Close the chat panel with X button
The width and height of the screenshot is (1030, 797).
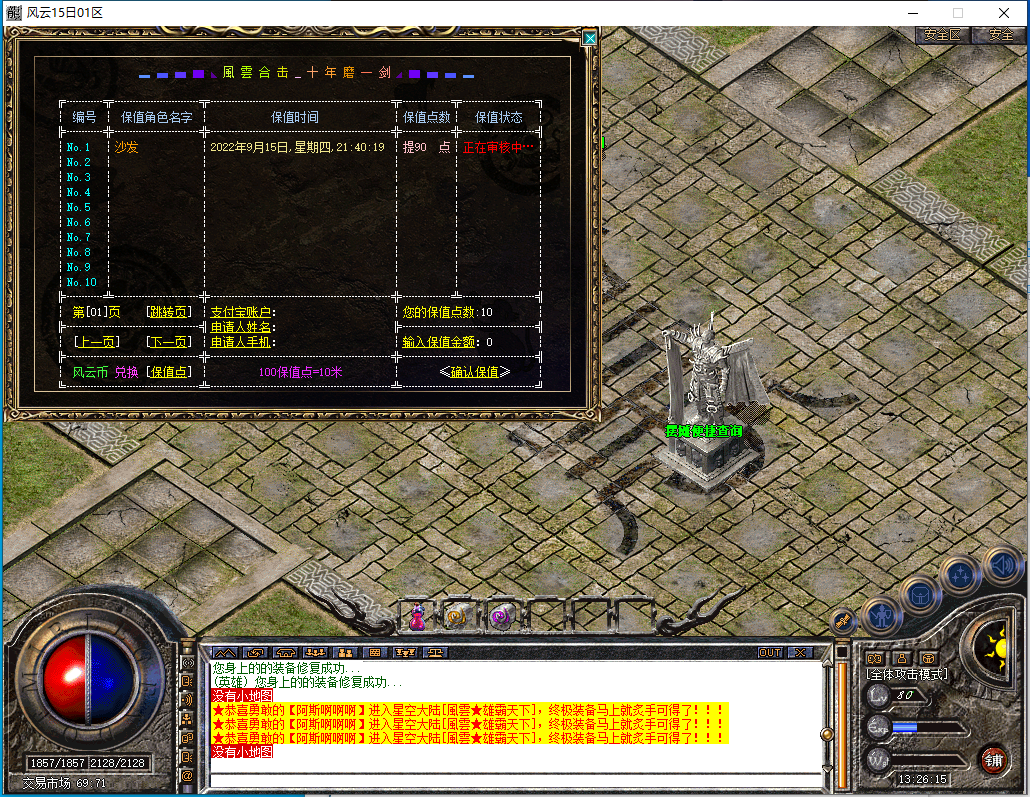click(x=800, y=652)
